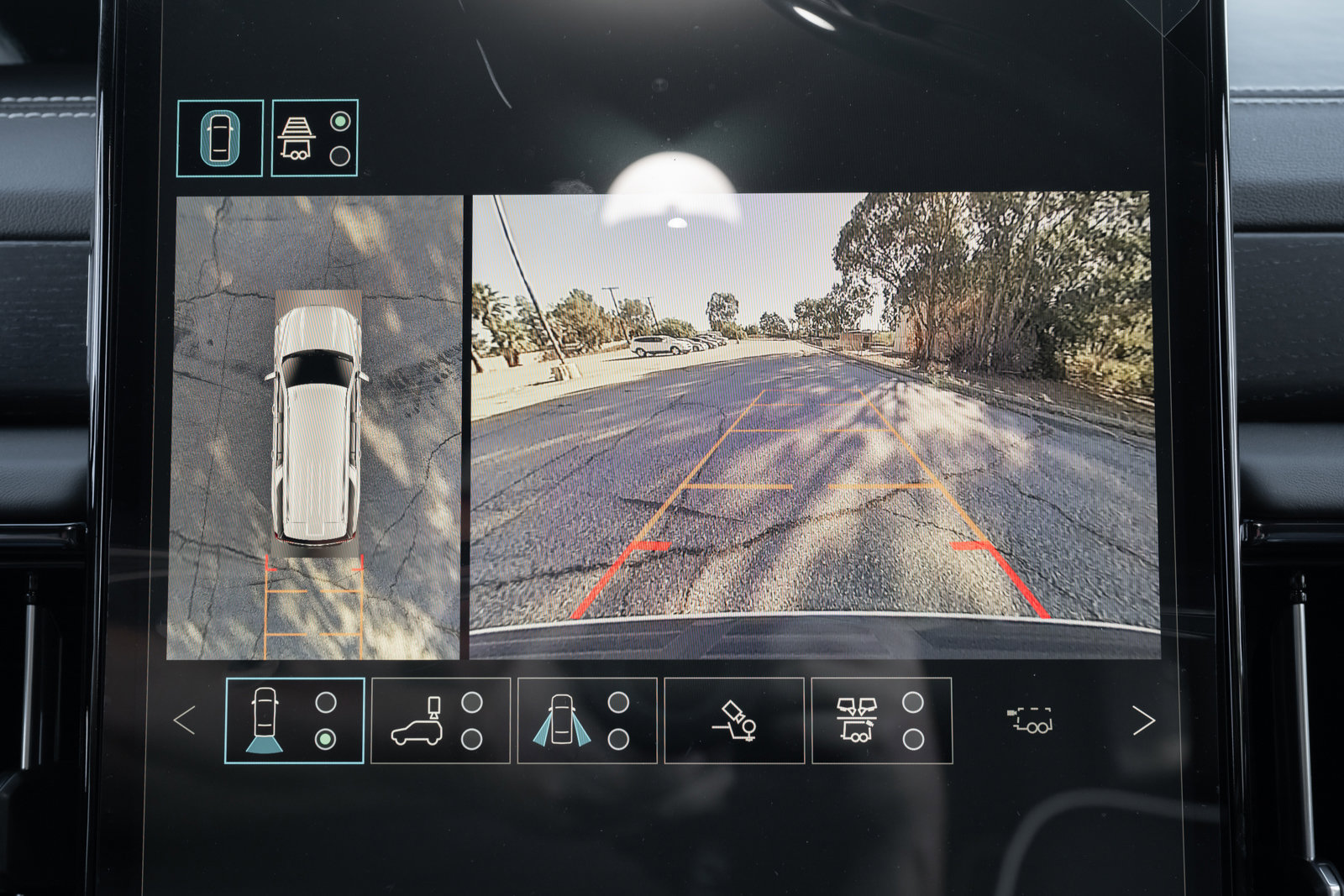Choose the rear camera view with teal cone
This screenshot has width=1344, height=896.
point(294,720)
